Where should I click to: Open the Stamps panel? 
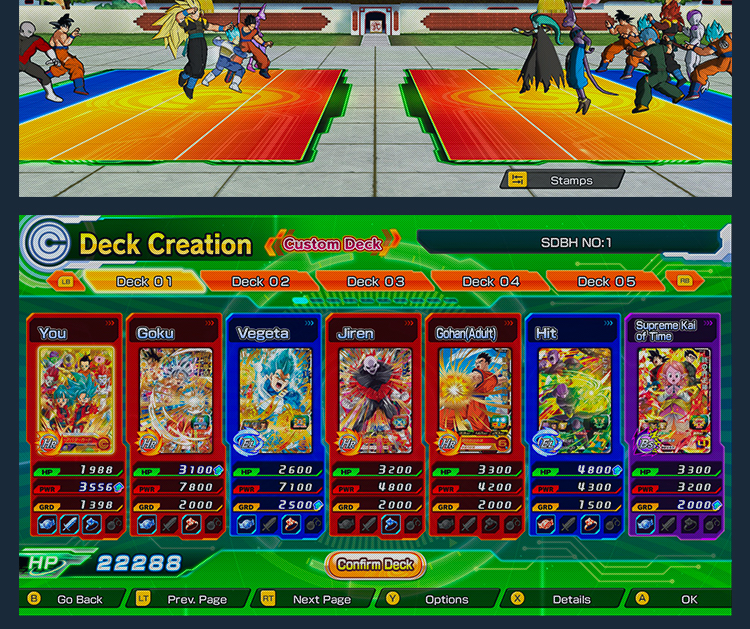coord(563,180)
